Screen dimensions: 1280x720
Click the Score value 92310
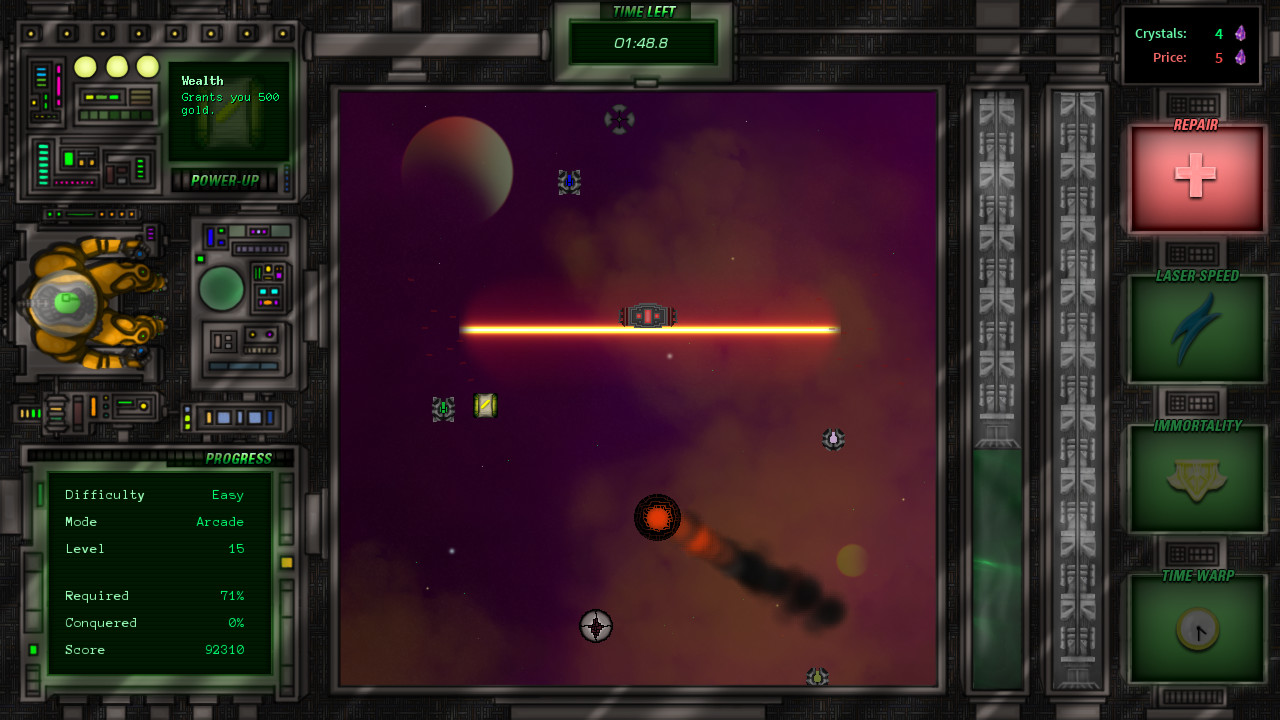click(x=225, y=649)
